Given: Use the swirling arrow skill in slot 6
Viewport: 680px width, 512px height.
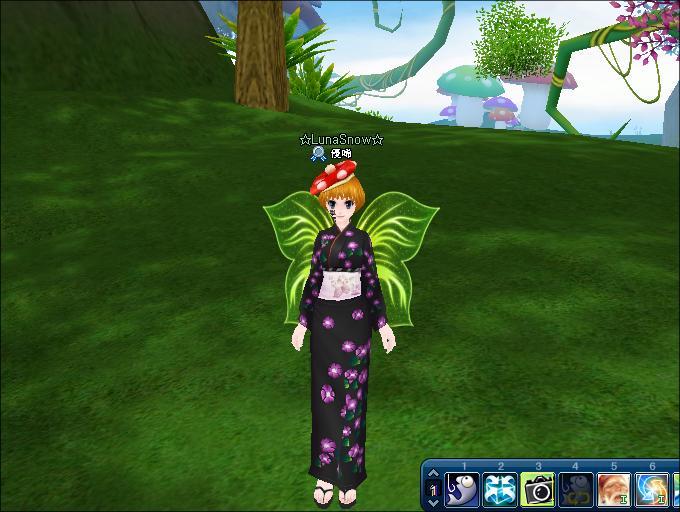Looking at the screenshot, I should [652, 490].
